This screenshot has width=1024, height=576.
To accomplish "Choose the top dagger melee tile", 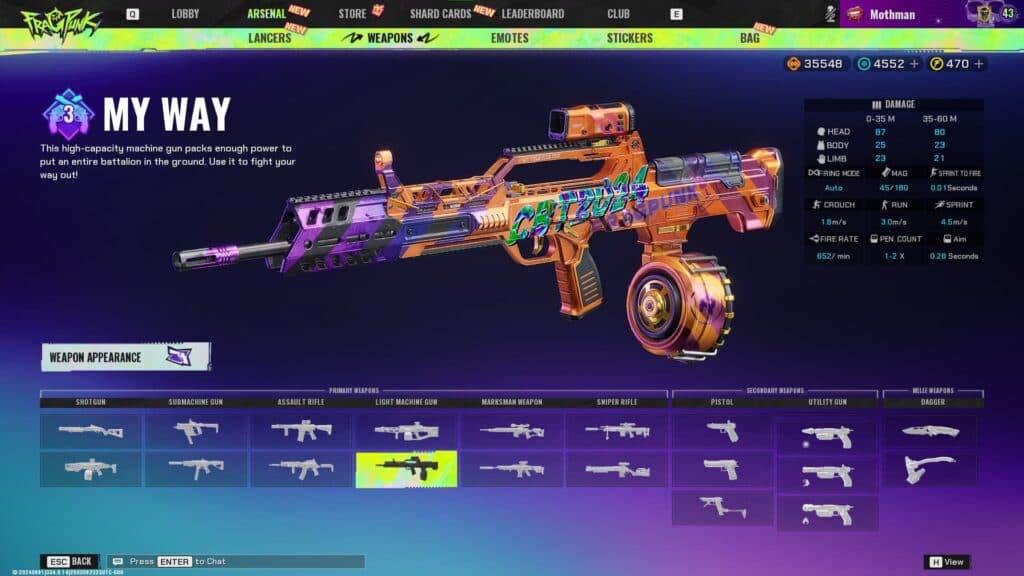I will coord(930,431).
